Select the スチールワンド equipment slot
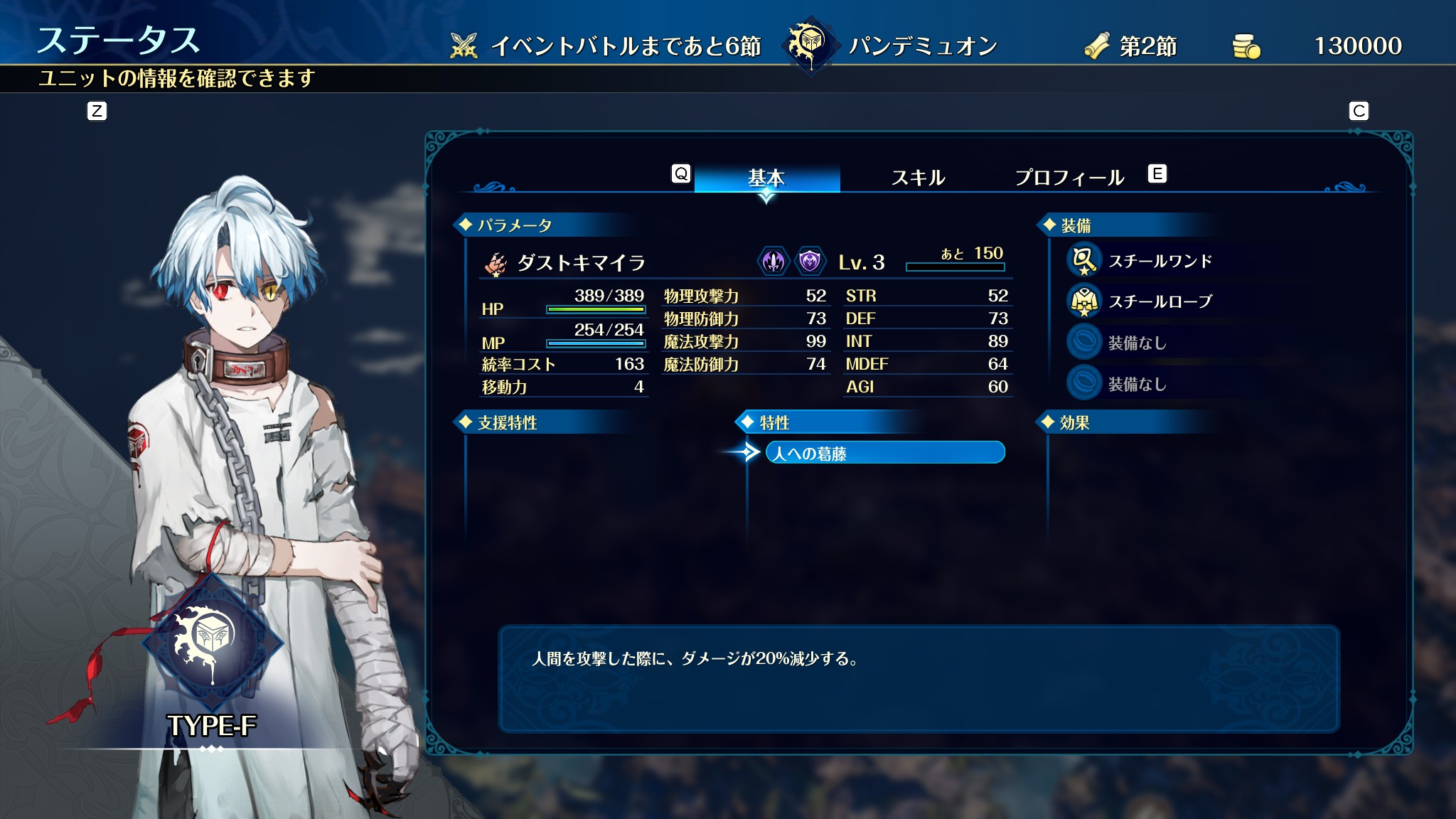This screenshot has width=1456, height=819. tap(1160, 261)
